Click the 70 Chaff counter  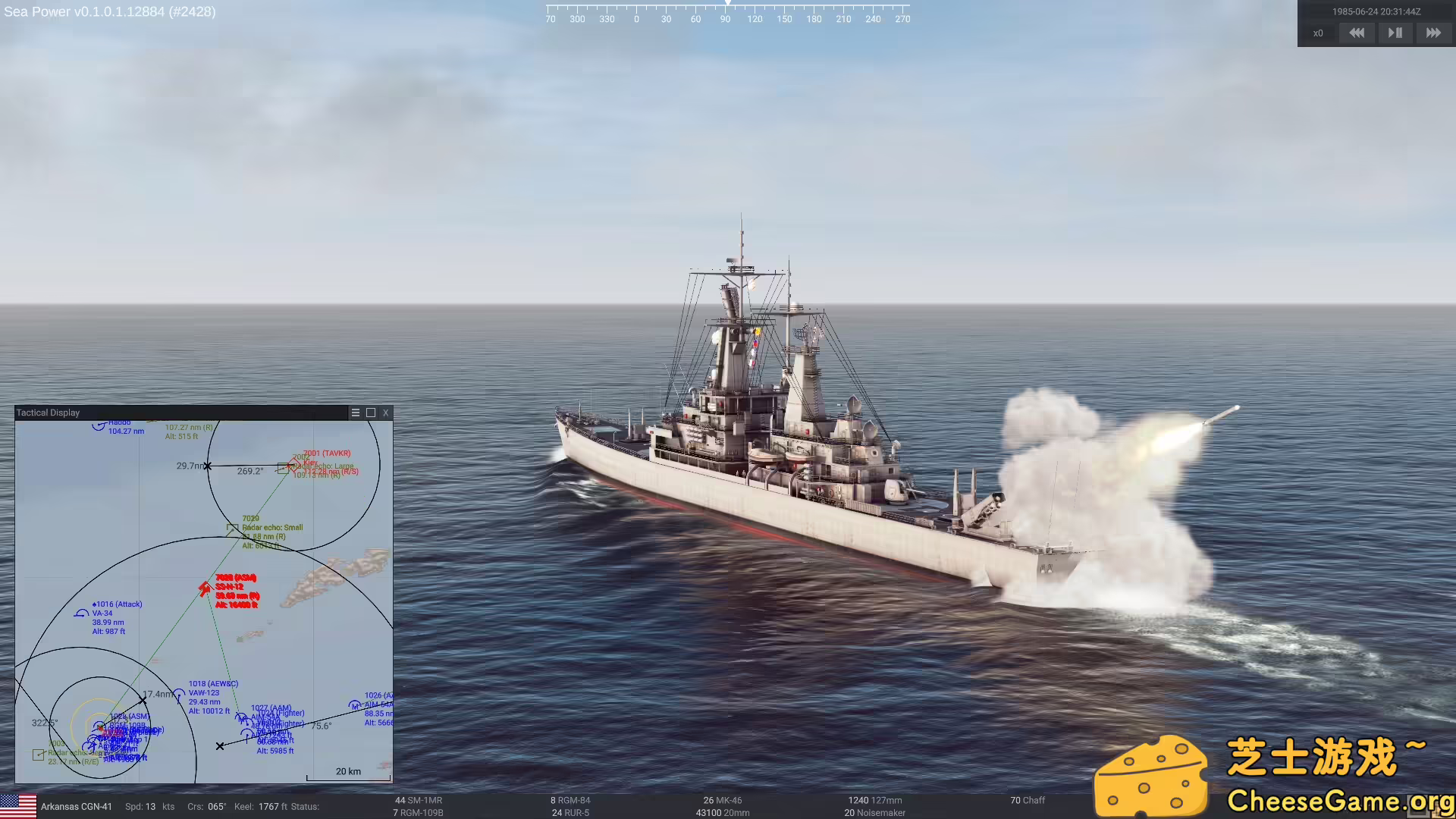1027,800
